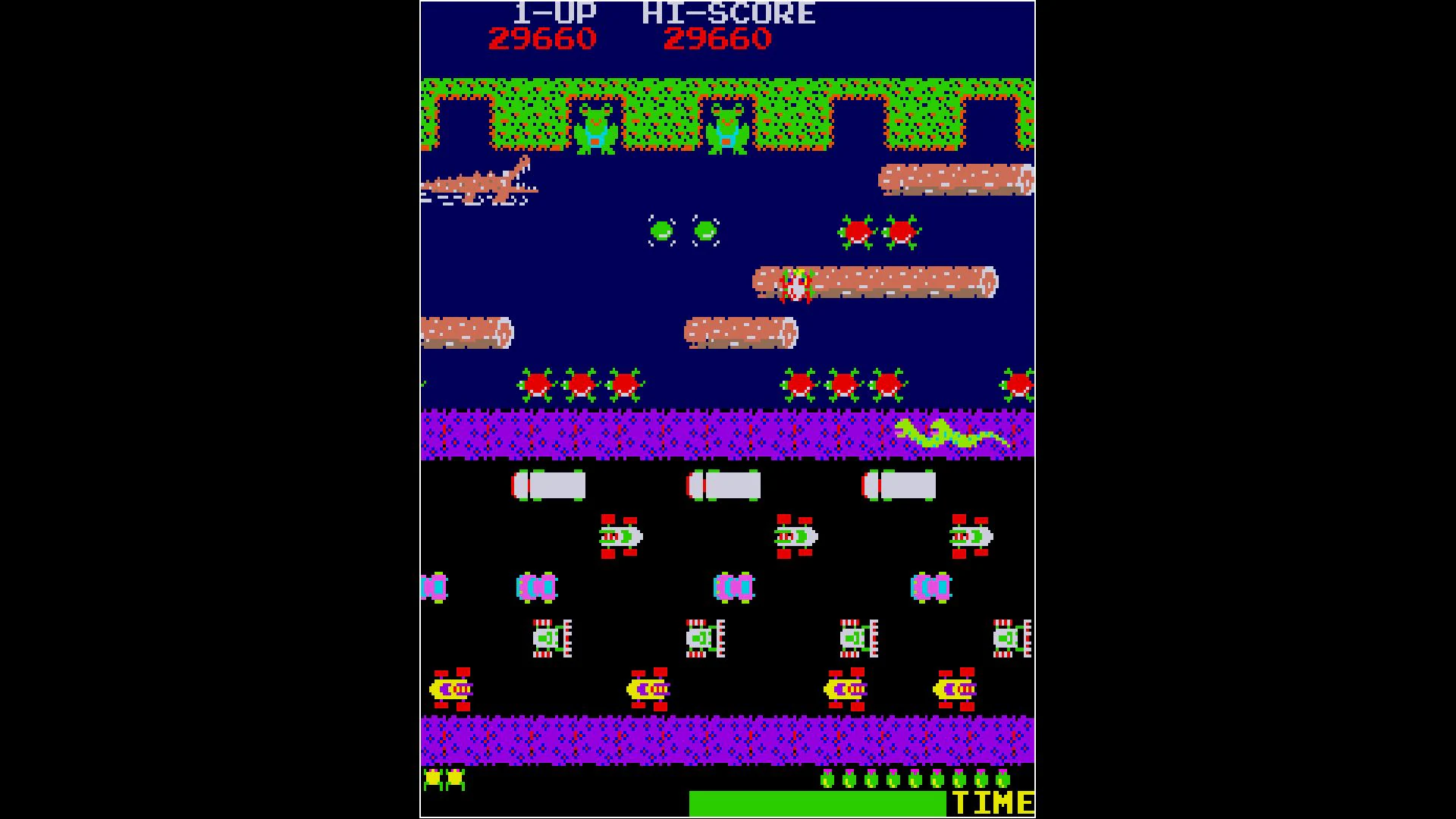Click the short log on the left river row
This screenshot has width=1456, height=819.
click(466, 334)
